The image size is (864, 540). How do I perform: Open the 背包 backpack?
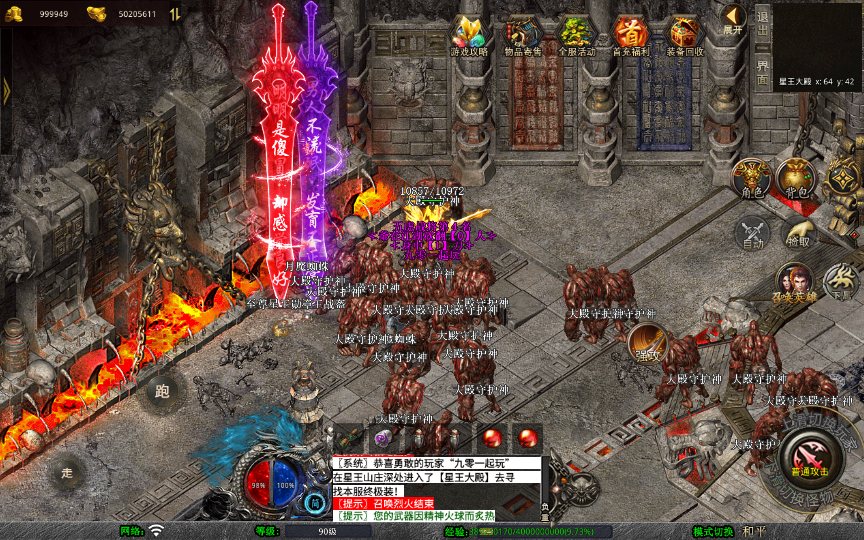click(796, 178)
